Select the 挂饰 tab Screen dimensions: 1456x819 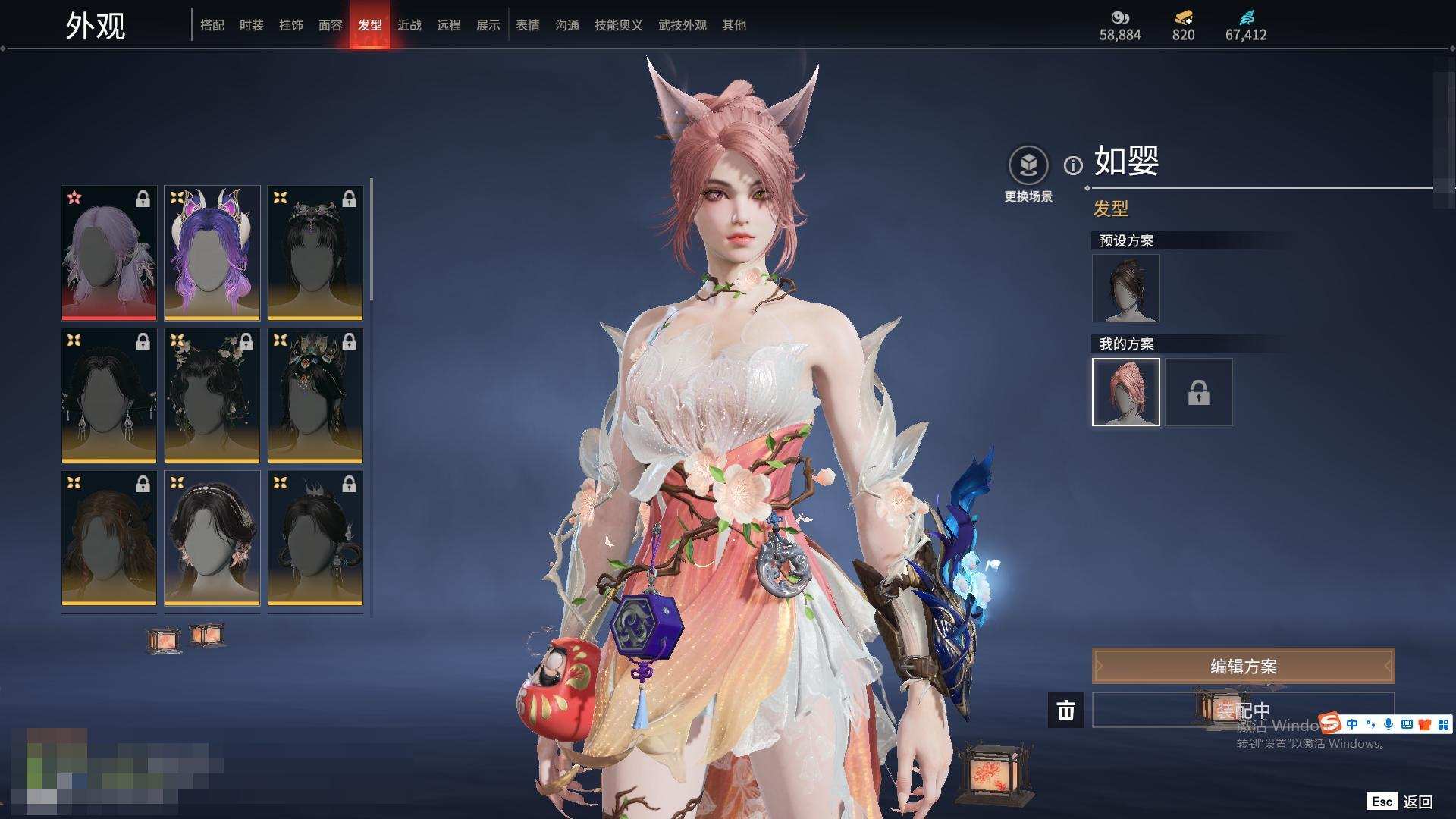291,25
